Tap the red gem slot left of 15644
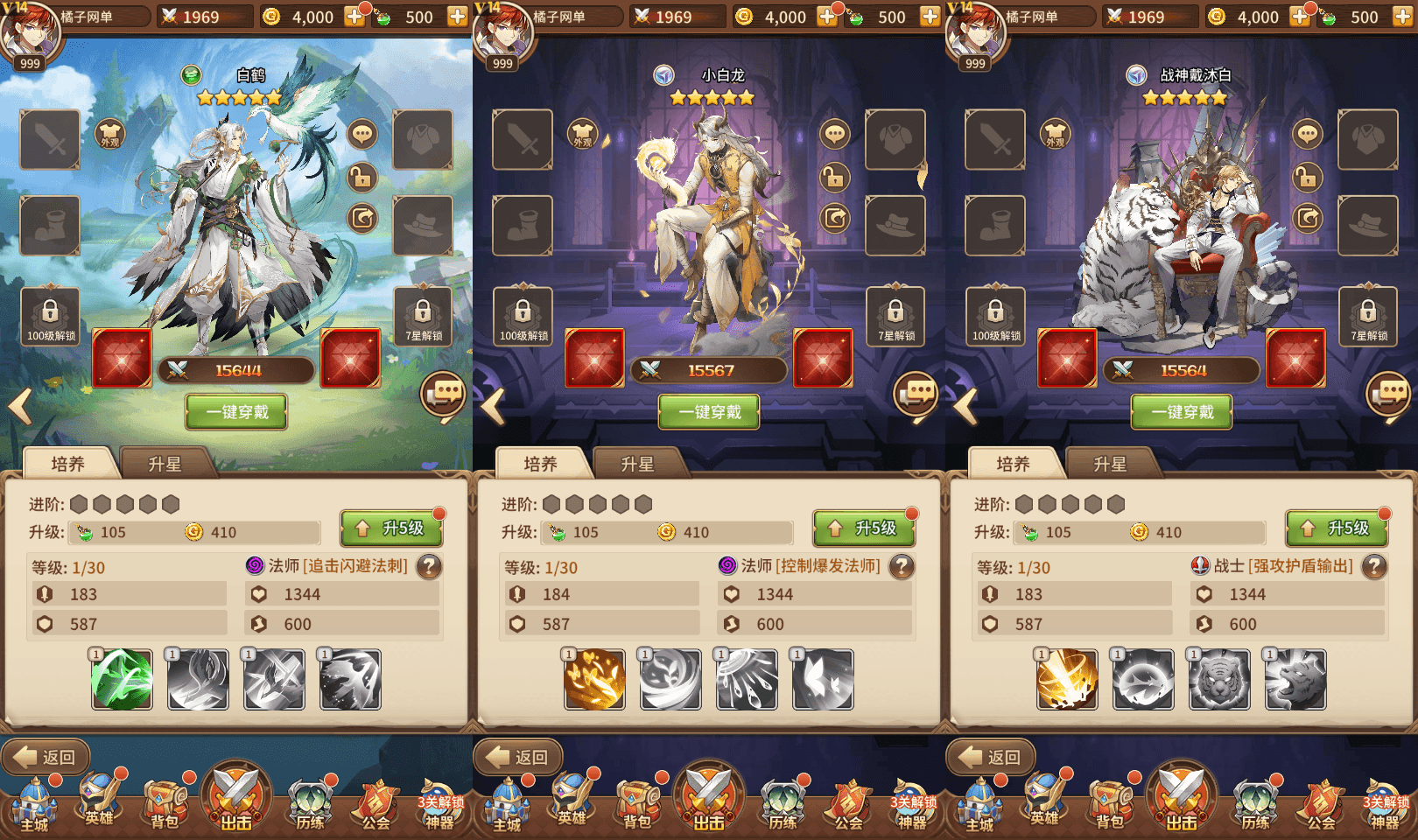 (x=122, y=358)
